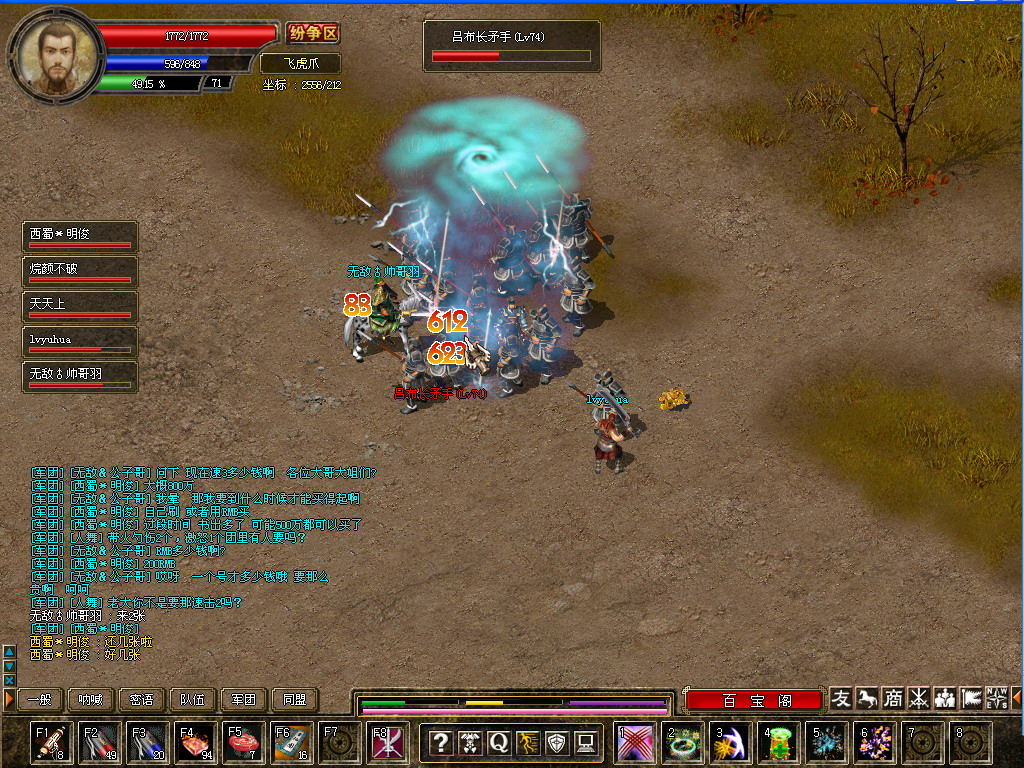Use the blue potion in slot F3
Viewport: 1024px width, 768px height.
tap(148, 743)
